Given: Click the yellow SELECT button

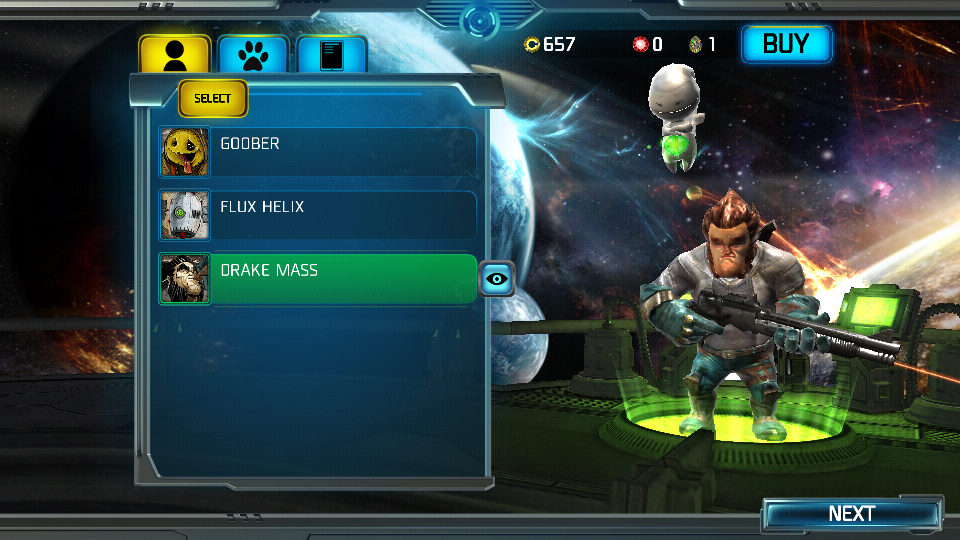Looking at the screenshot, I should [x=212, y=98].
